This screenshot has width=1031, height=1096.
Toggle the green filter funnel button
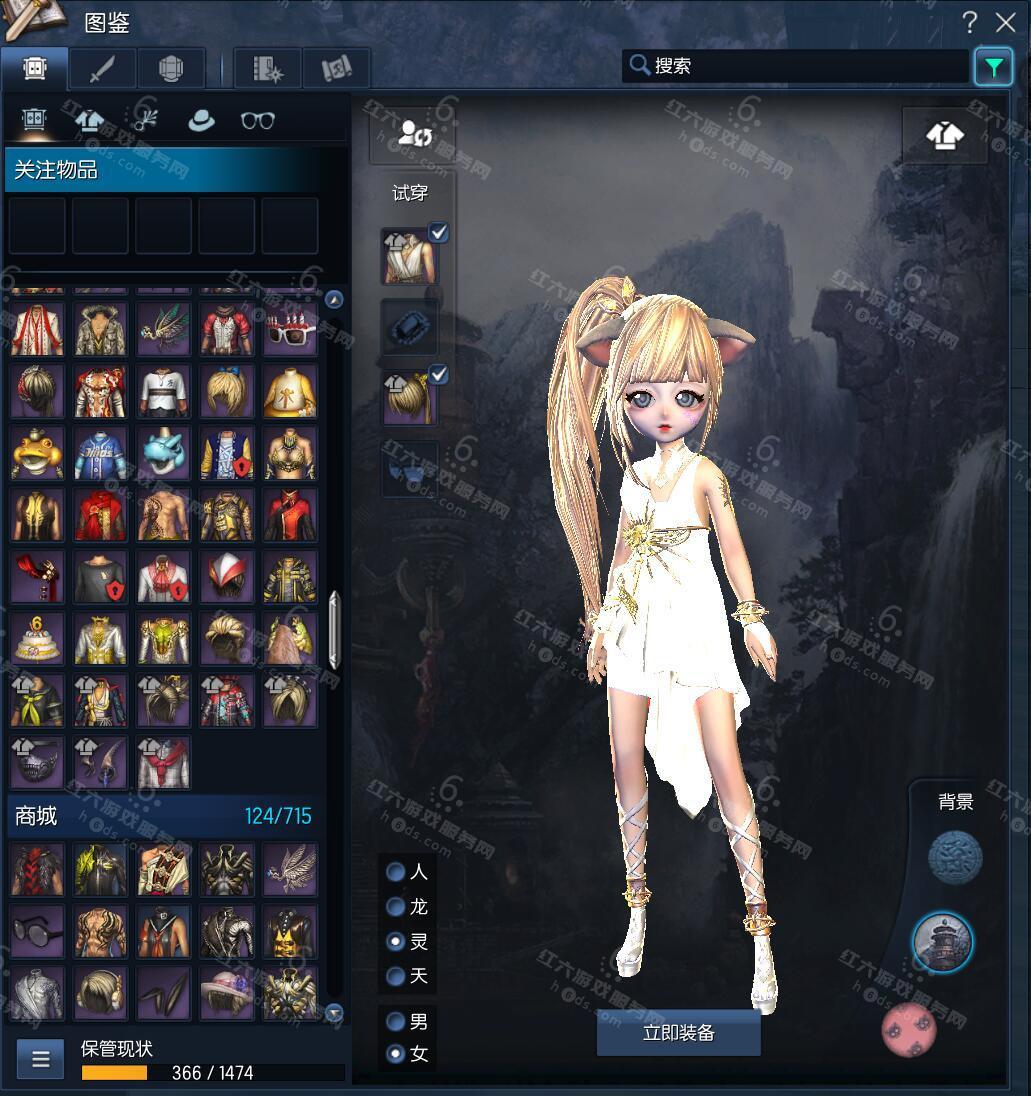click(993, 67)
